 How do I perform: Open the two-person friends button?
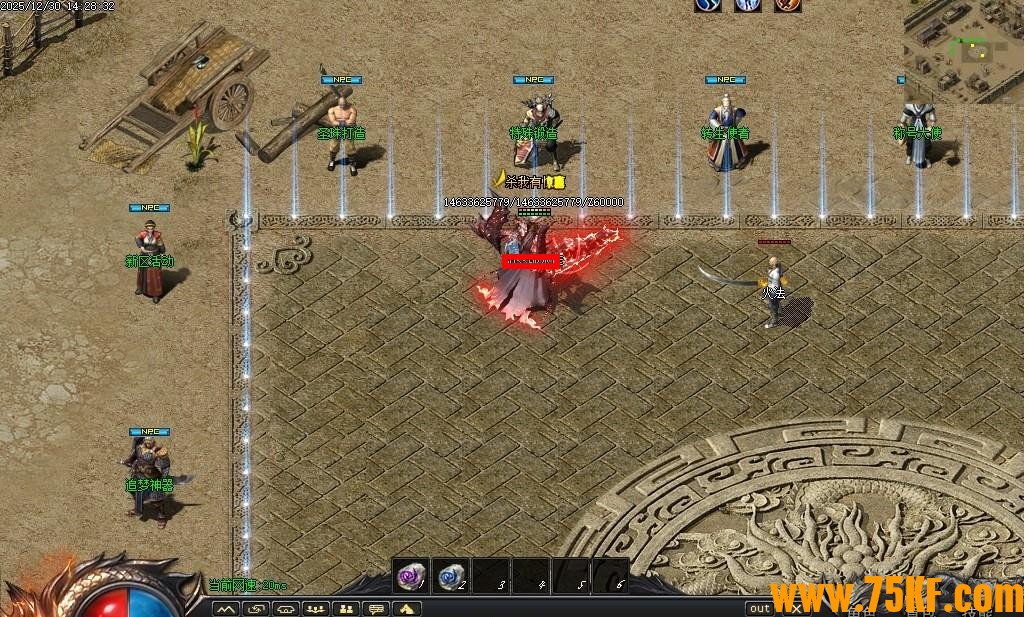347,608
